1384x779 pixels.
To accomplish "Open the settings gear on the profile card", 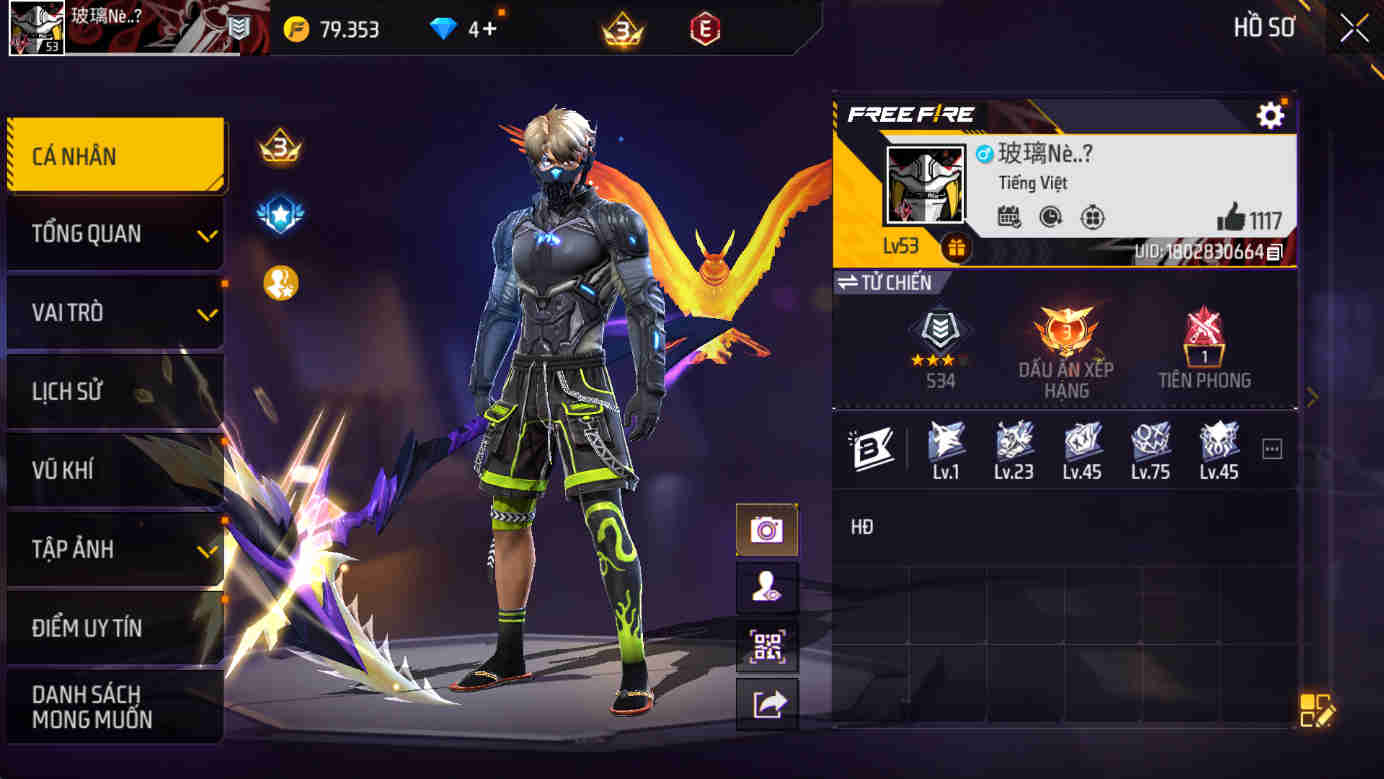I will (x=1270, y=115).
